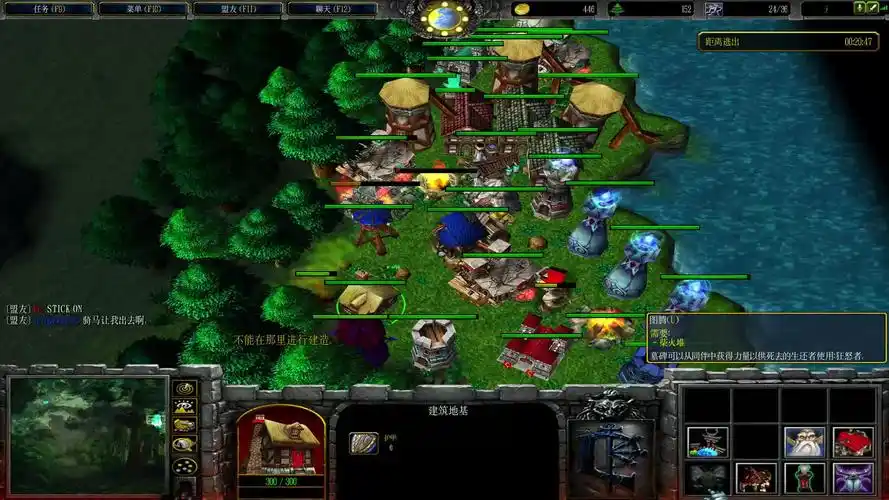The width and height of the screenshot is (889, 500).
Task: Choose the green-glowing statue command icon
Action: click(x=804, y=478)
